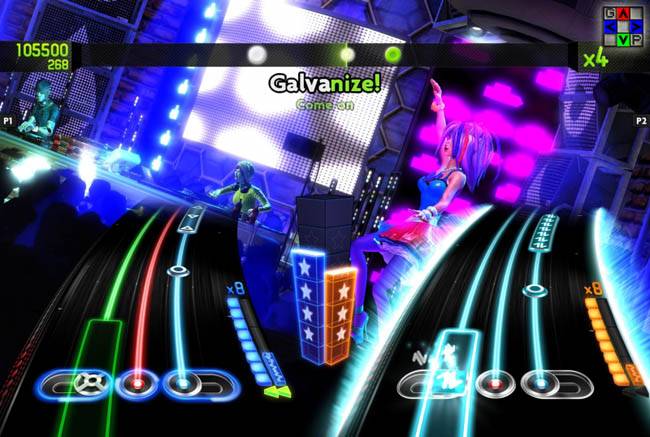Select the blue button on left deck
The image size is (650, 437).
pyautogui.click(x=178, y=382)
